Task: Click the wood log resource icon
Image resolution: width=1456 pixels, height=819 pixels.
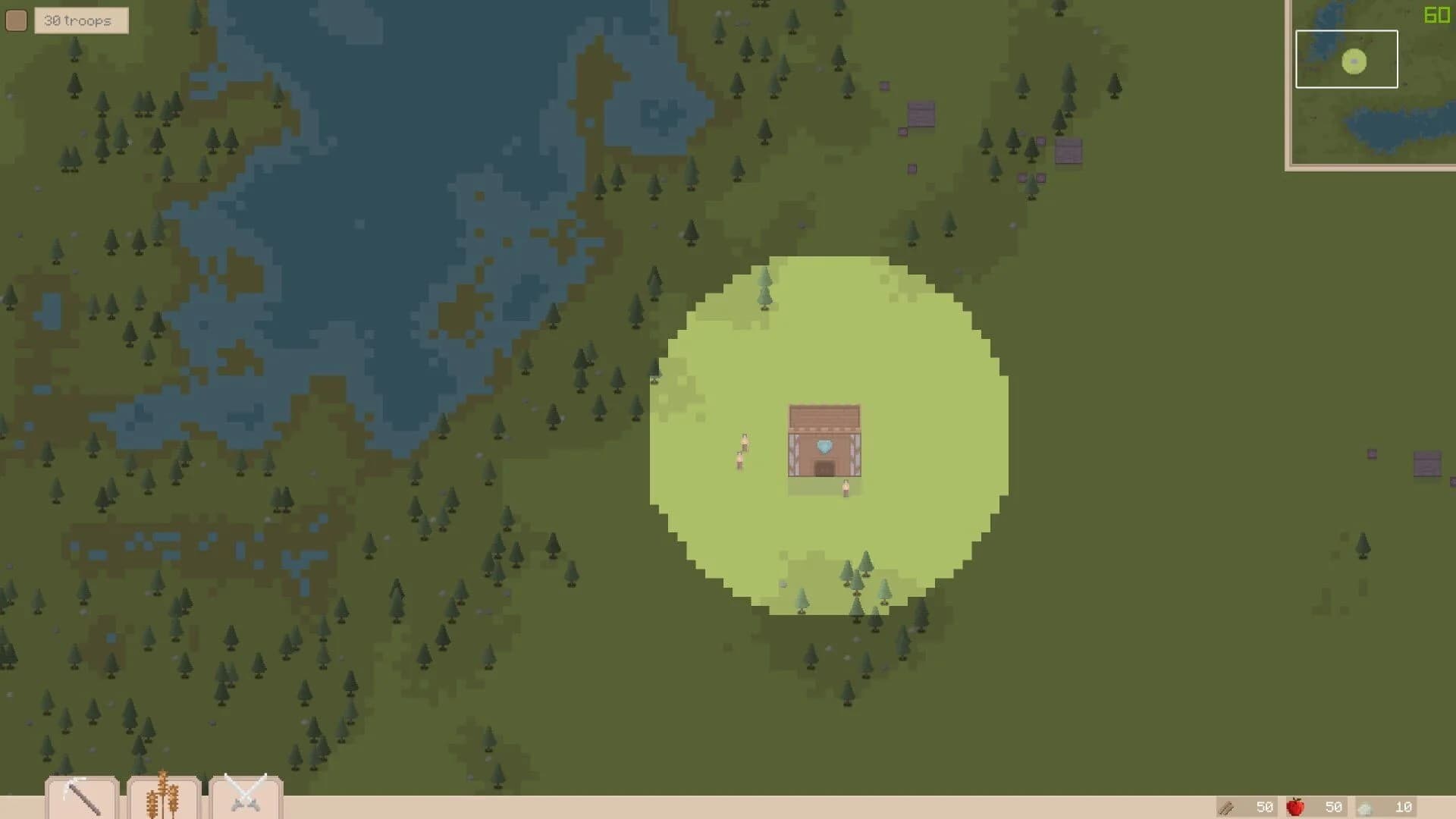Action: [x=1227, y=806]
